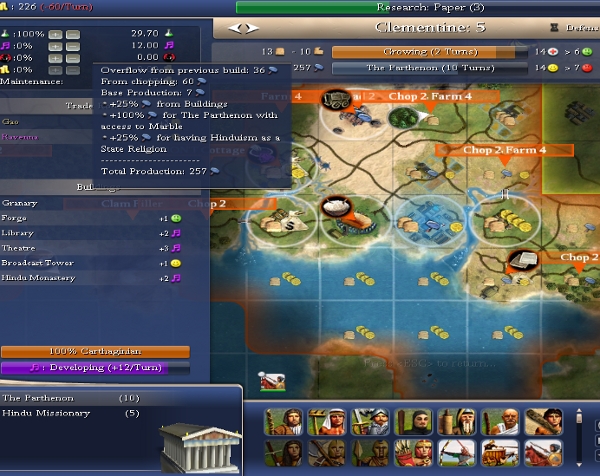Select the Library in the buildings list
This screenshot has width=600, height=476.
point(16,232)
